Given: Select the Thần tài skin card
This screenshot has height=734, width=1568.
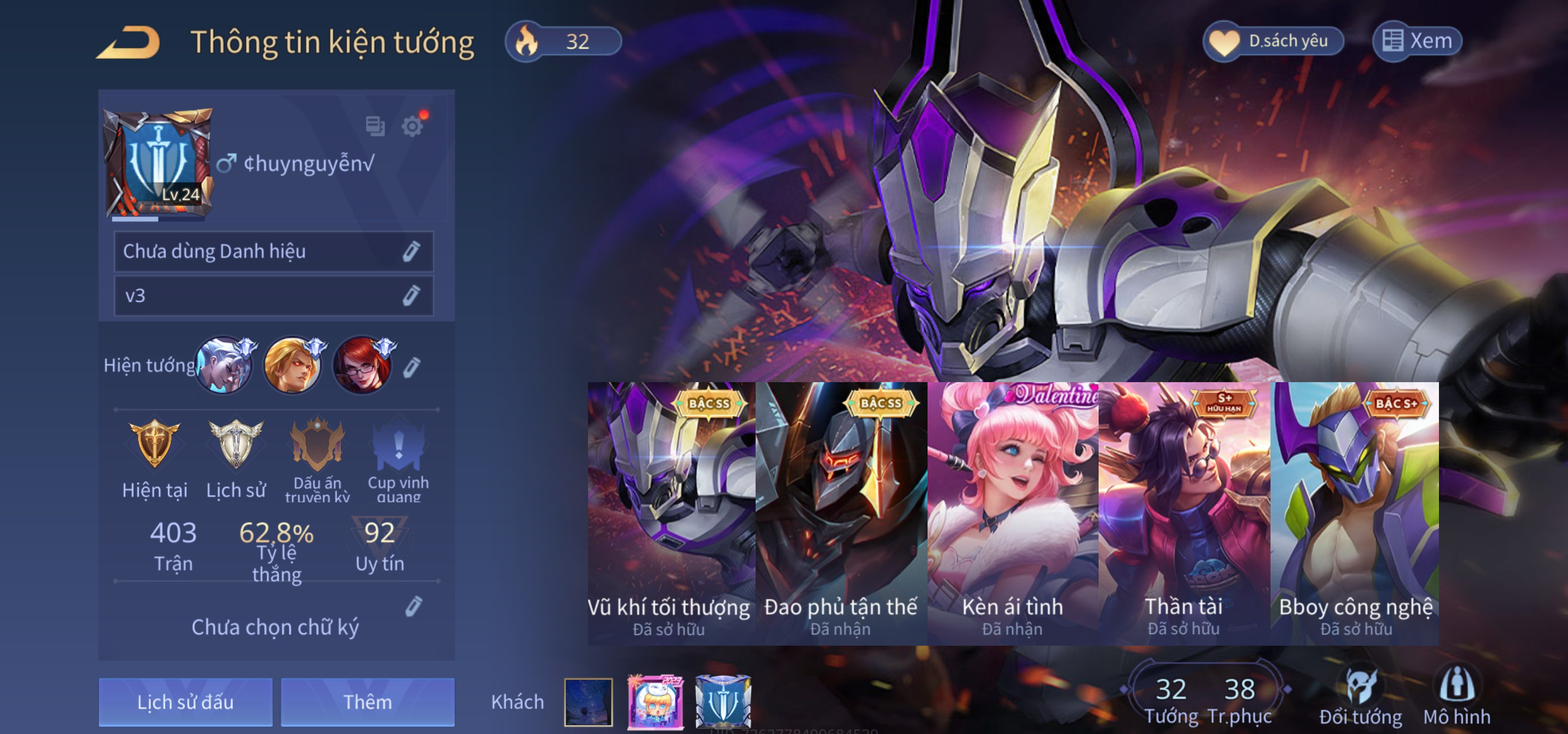Looking at the screenshot, I should [x=1184, y=513].
